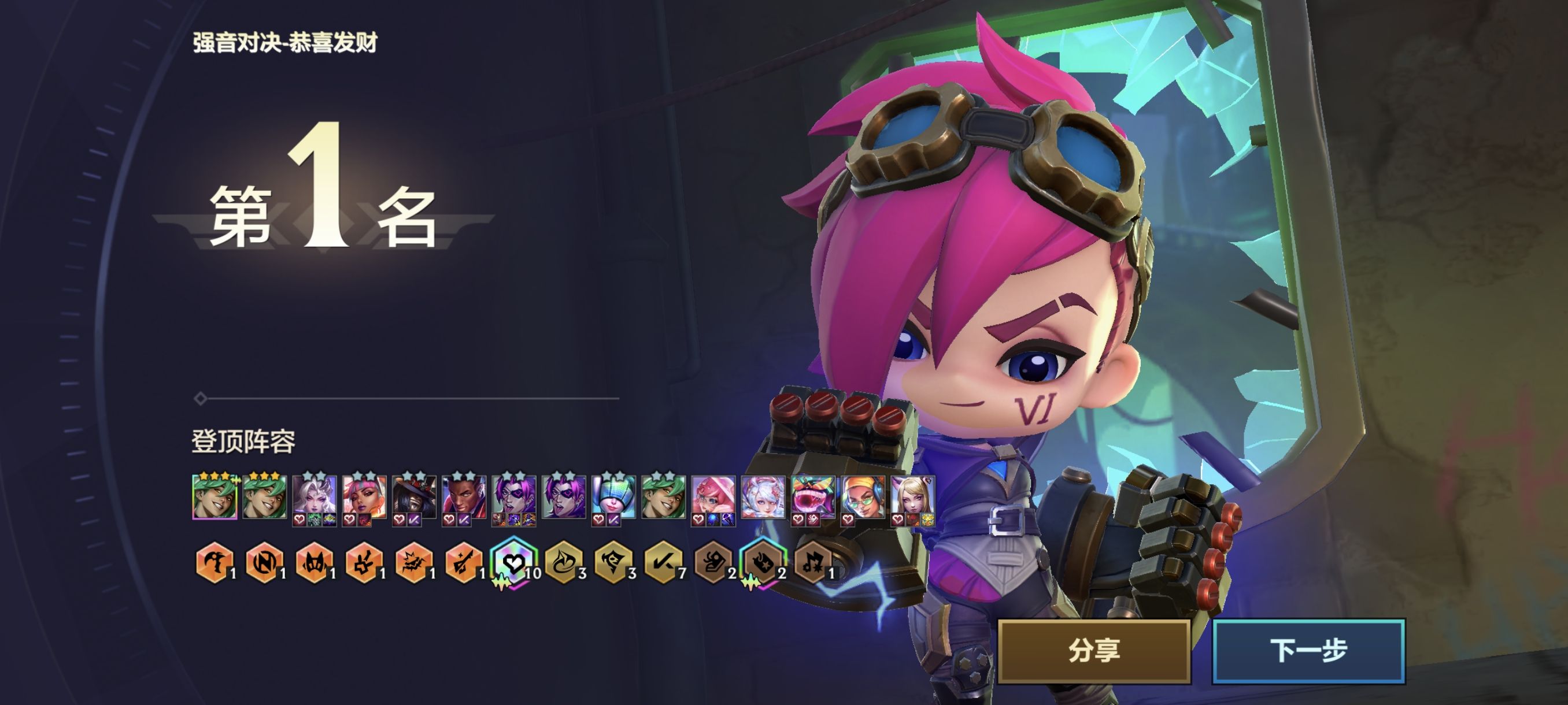The image size is (1568, 705).
Task: Inspect the gold swirling flame trait icon
Action: tap(563, 563)
